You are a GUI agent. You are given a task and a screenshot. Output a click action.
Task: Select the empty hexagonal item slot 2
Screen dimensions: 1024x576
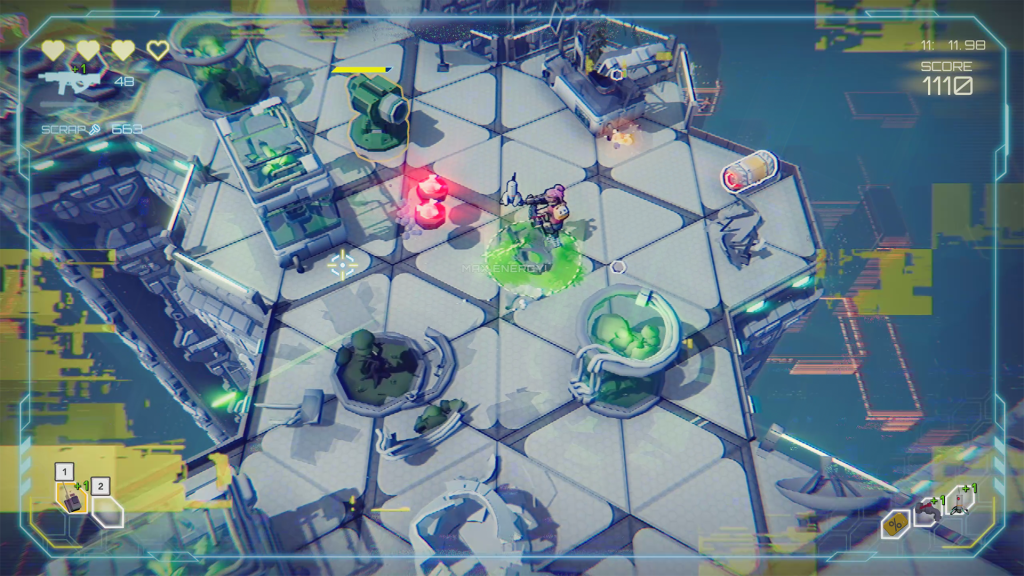pos(107,511)
